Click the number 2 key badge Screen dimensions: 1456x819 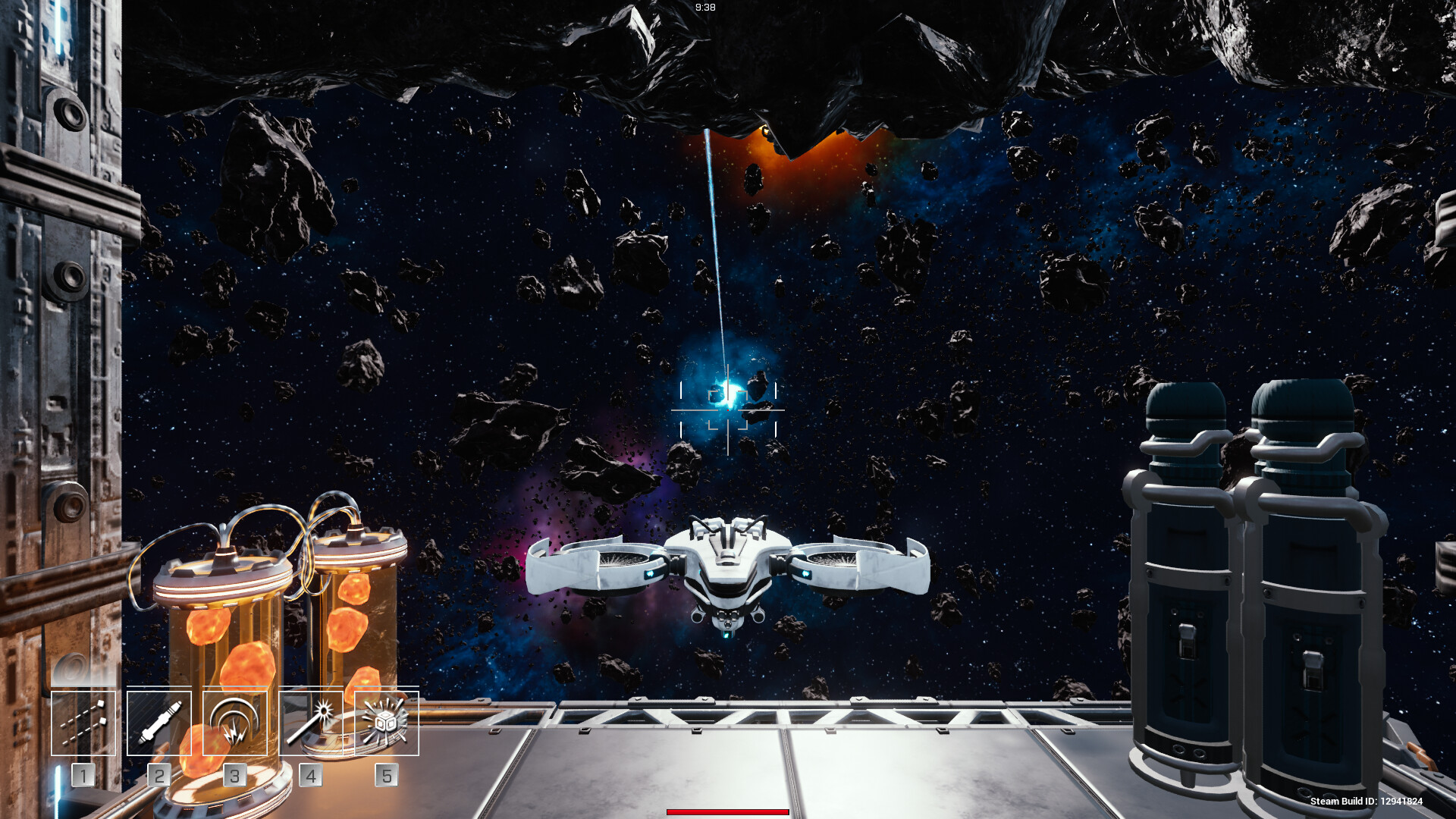coord(158,775)
